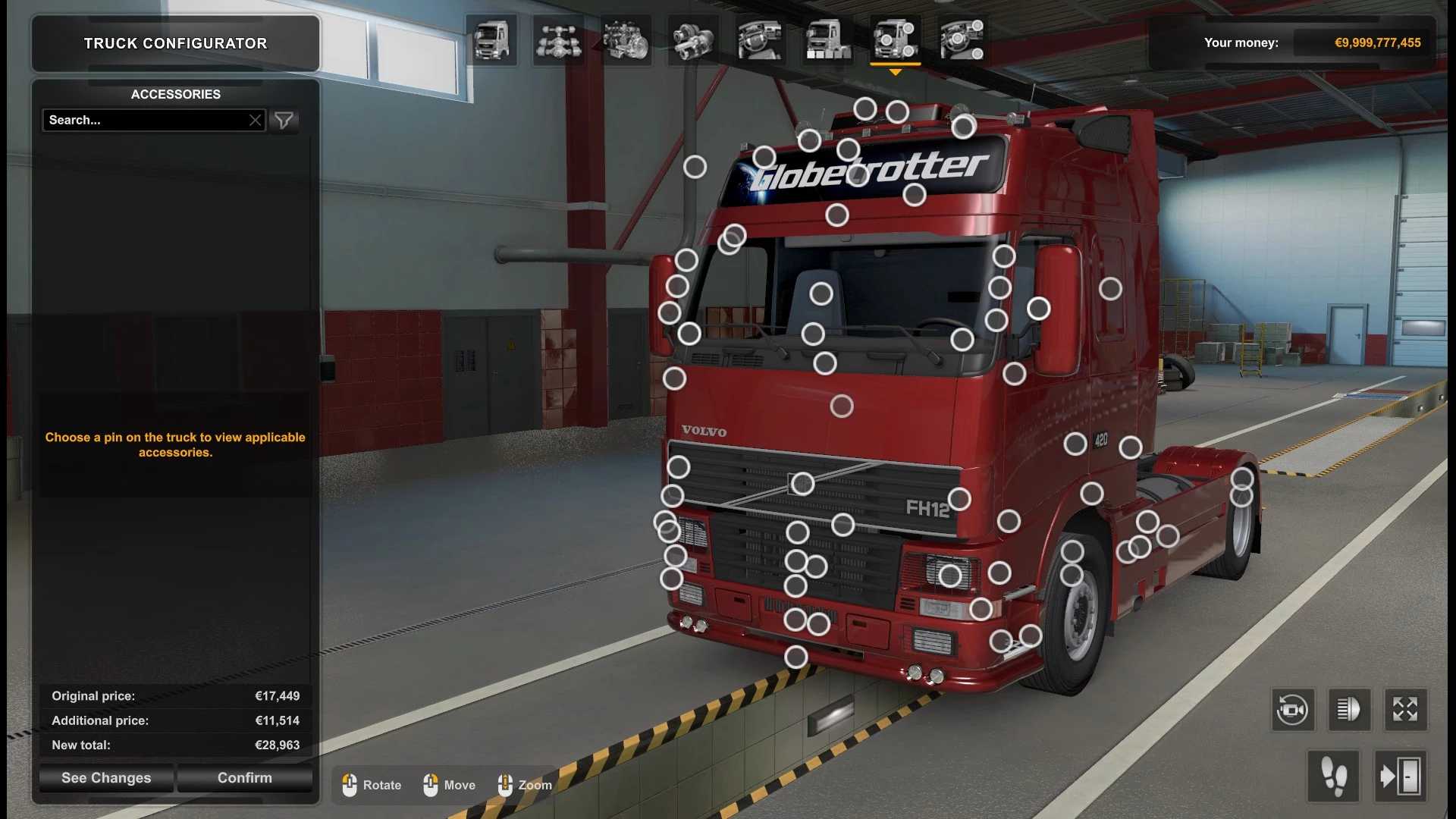Reset the camera view
Viewport: 1456px width, 819px height.
pos(1293,710)
